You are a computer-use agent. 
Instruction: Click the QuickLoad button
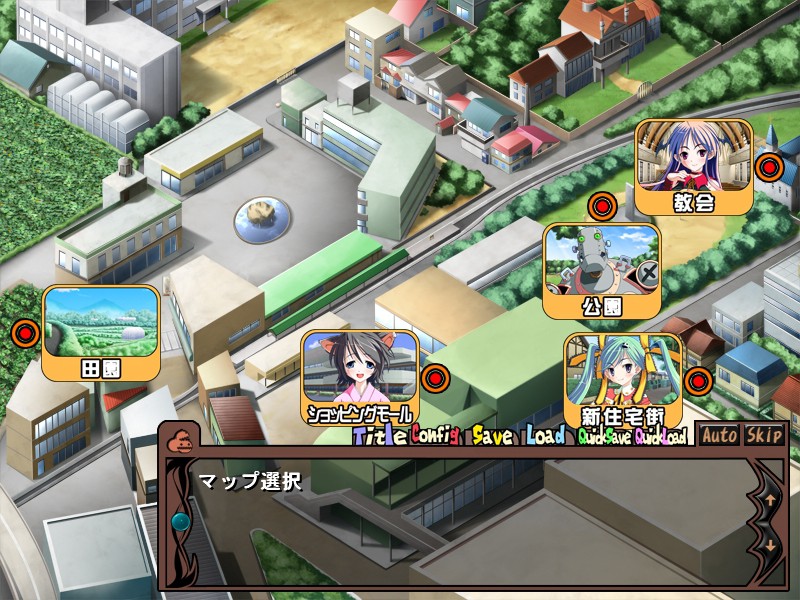(x=660, y=437)
